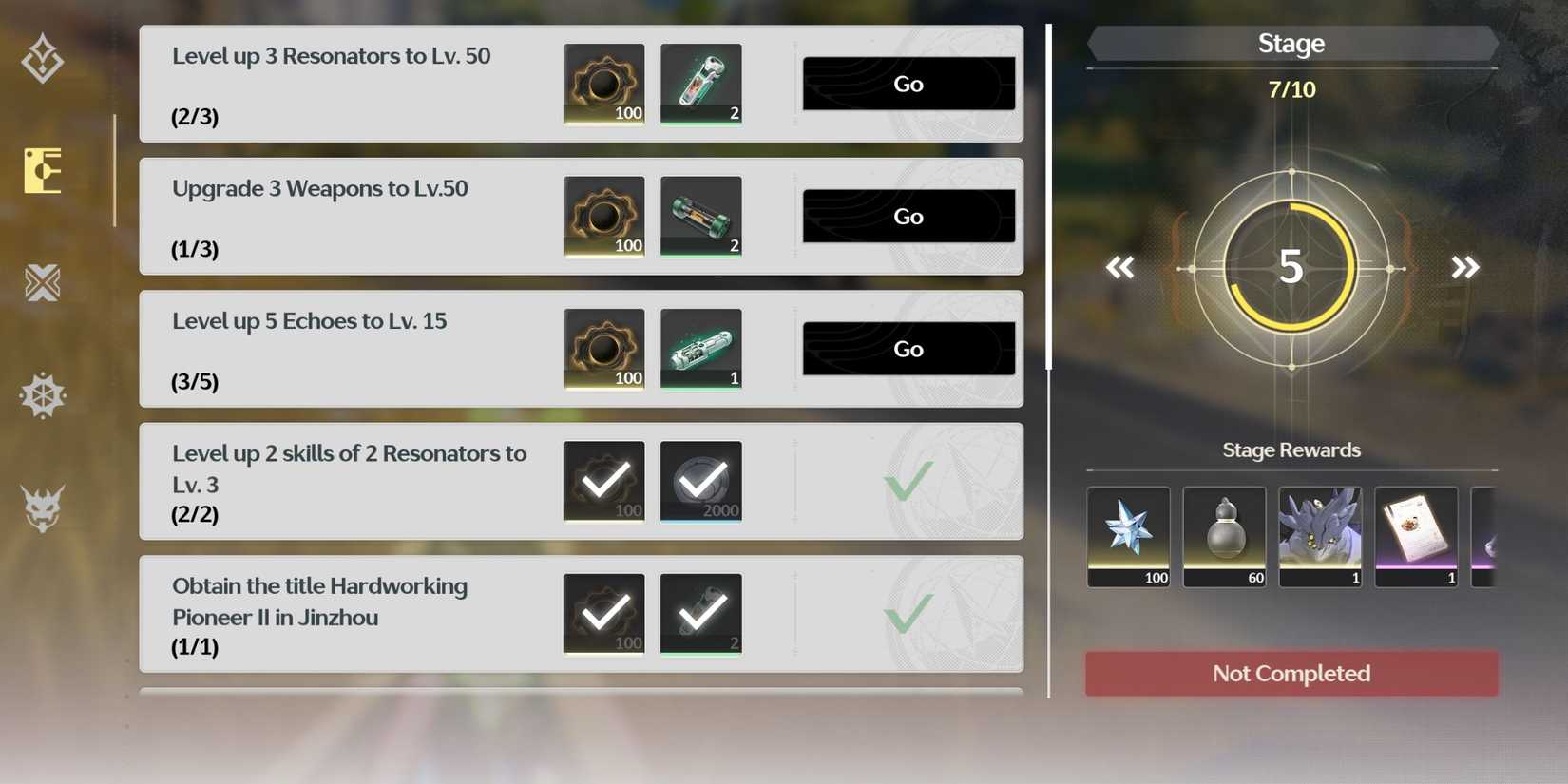Click the right arrow to view next stage

click(x=1464, y=267)
